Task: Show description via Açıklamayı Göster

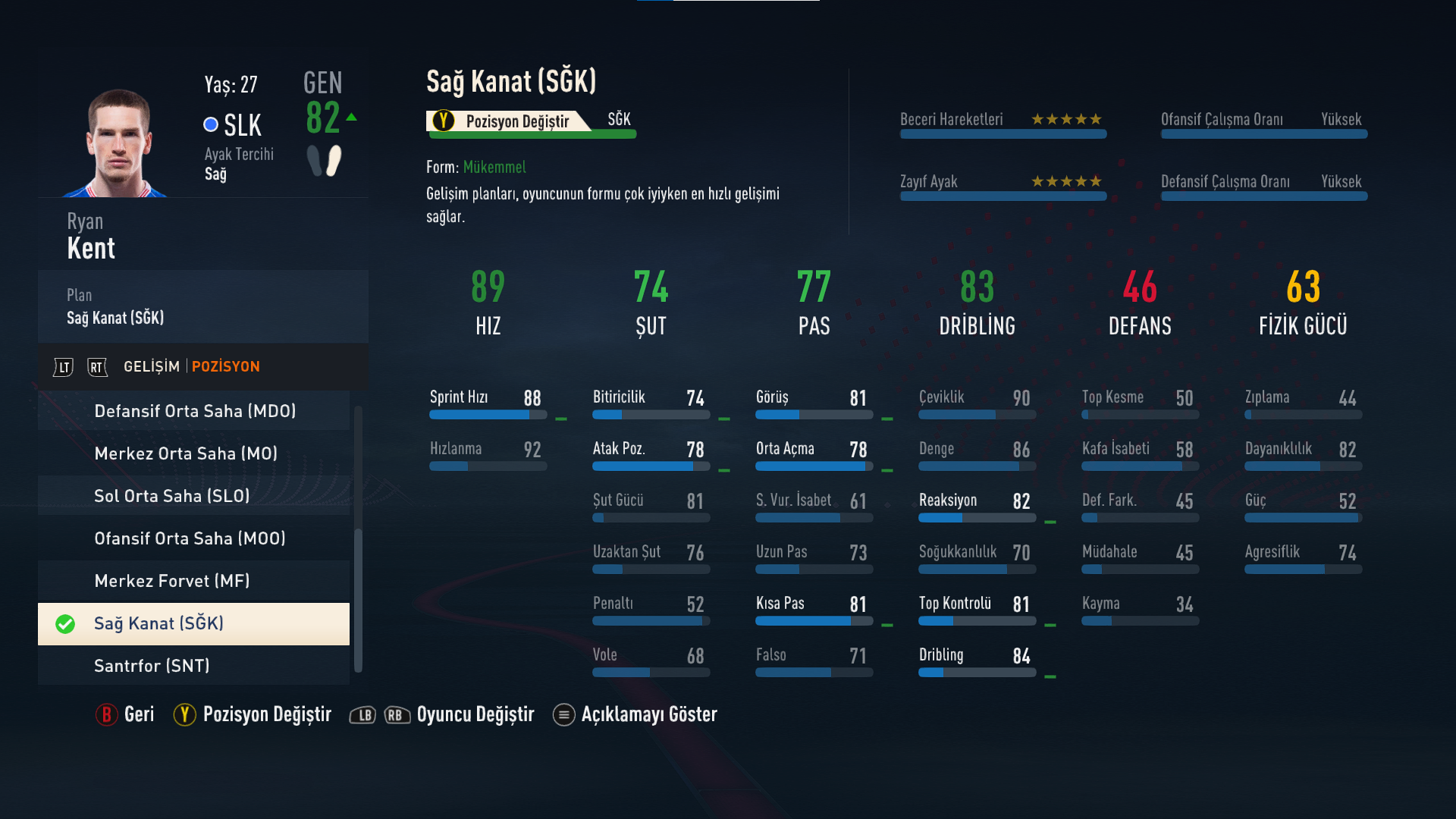Action: coord(635,714)
